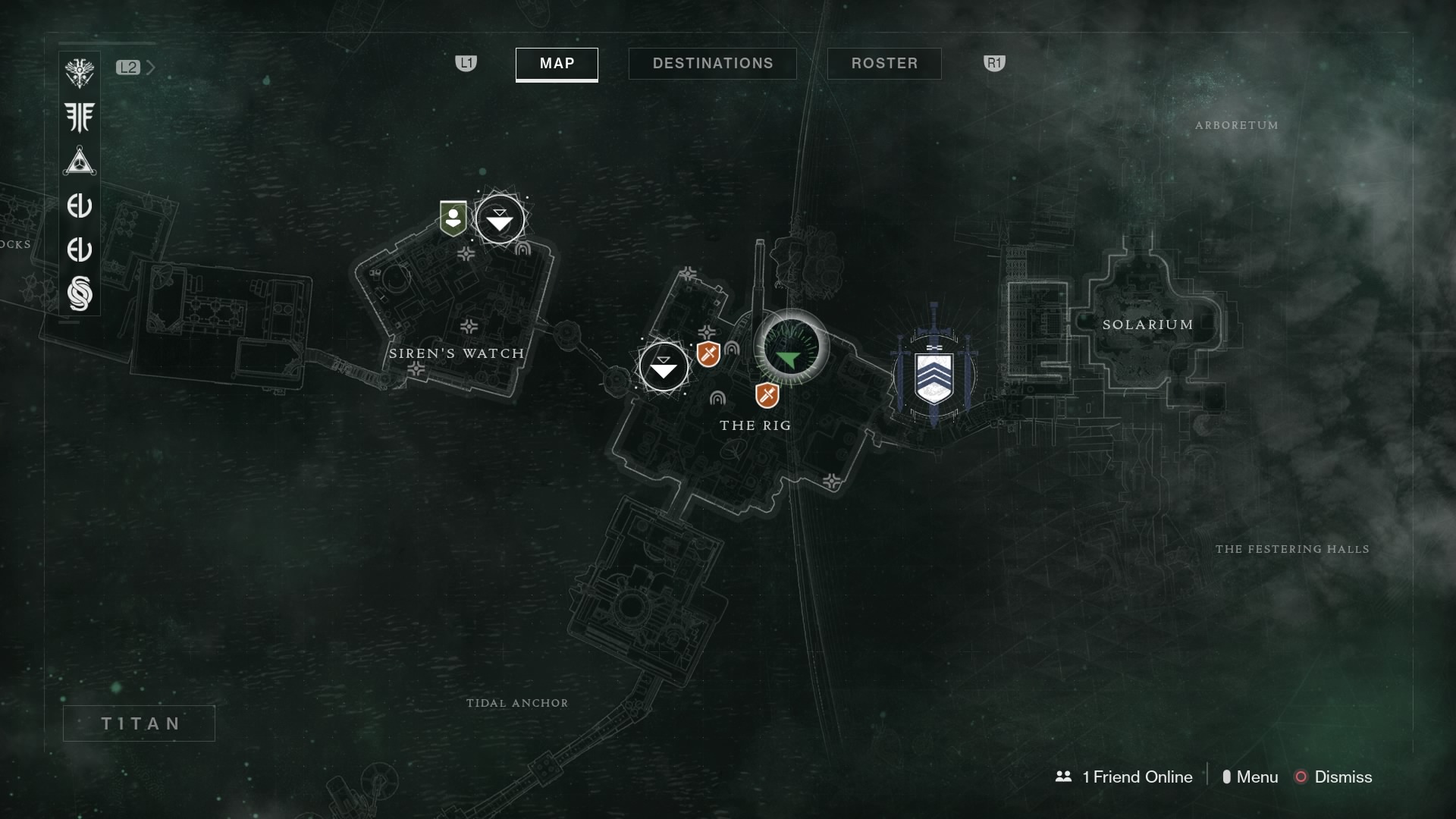1456x819 pixels.
Task: Expand the sidebar with the L2 chevron
Action: pyautogui.click(x=129, y=67)
